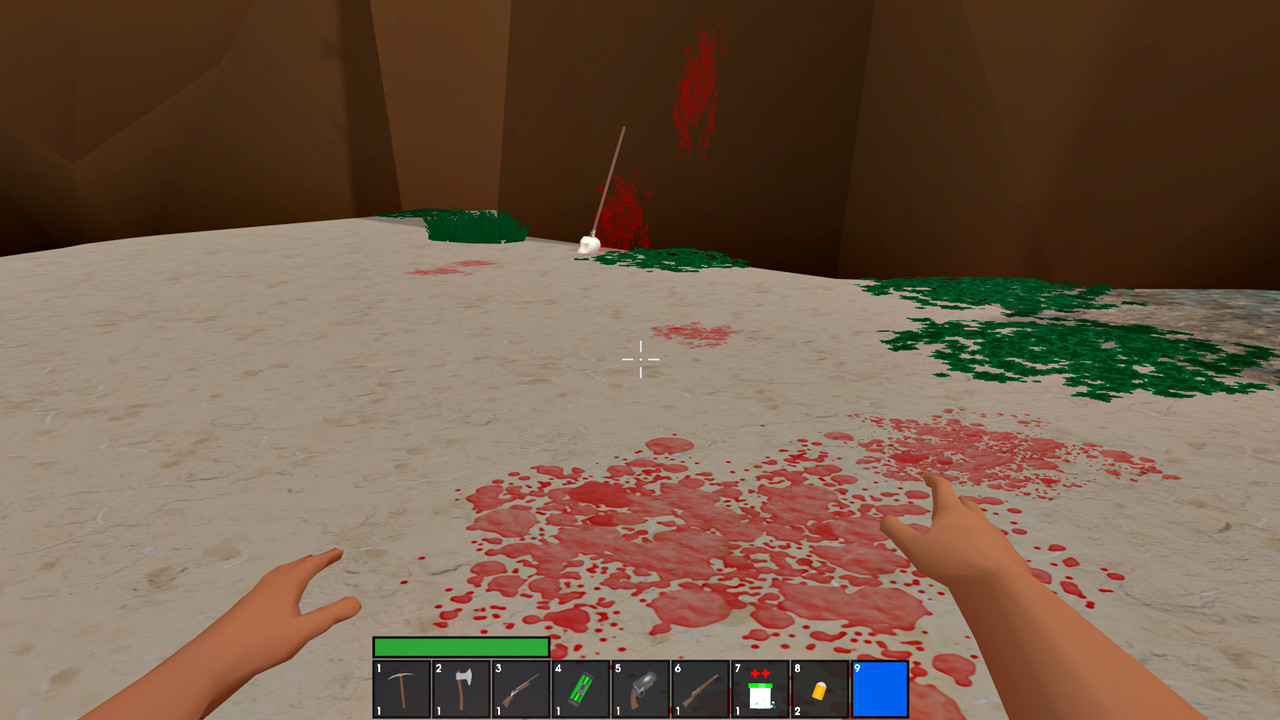
Task: Click the blood stain on the cave wall
Action: [700, 90]
